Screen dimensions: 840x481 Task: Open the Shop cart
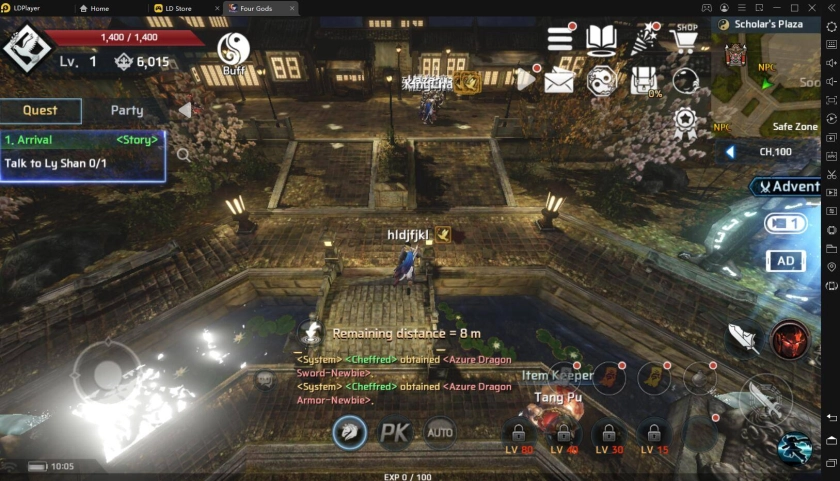tap(685, 39)
